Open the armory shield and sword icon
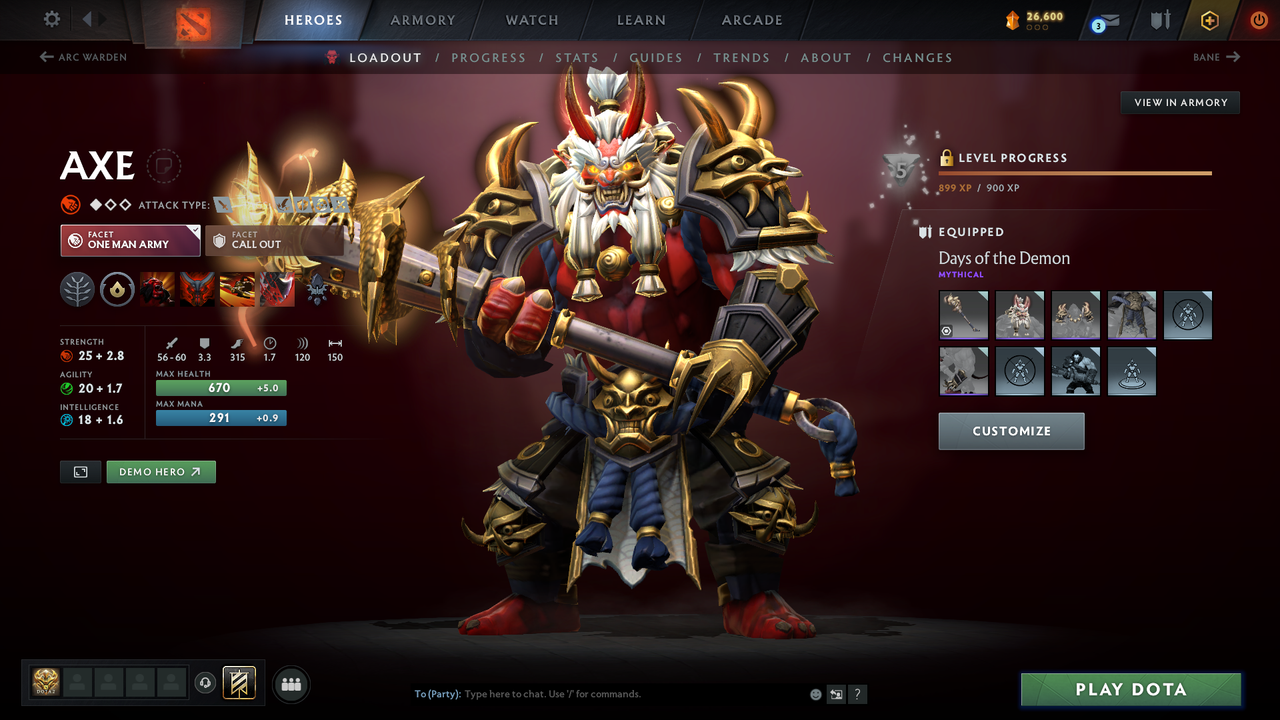The width and height of the screenshot is (1280, 720). [1160, 19]
